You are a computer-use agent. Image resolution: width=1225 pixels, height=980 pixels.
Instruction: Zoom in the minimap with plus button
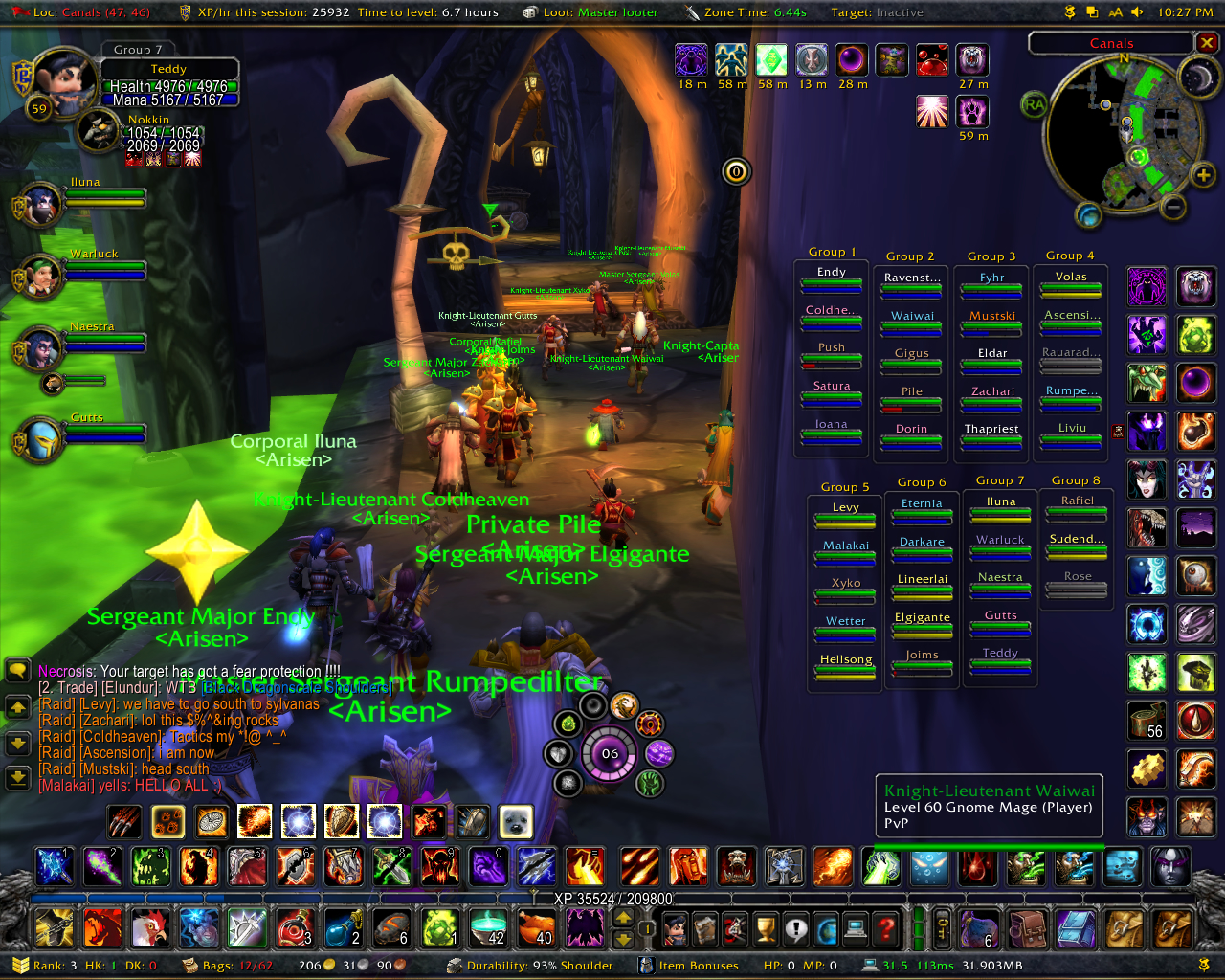click(x=1202, y=174)
